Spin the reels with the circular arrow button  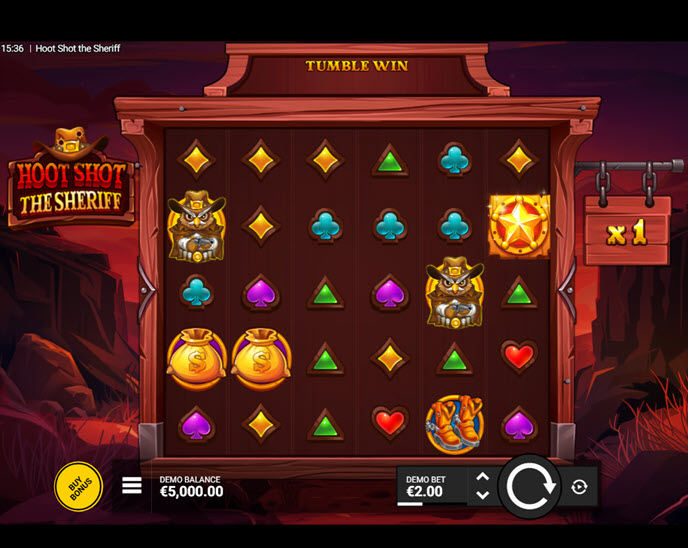(x=528, y=487)
